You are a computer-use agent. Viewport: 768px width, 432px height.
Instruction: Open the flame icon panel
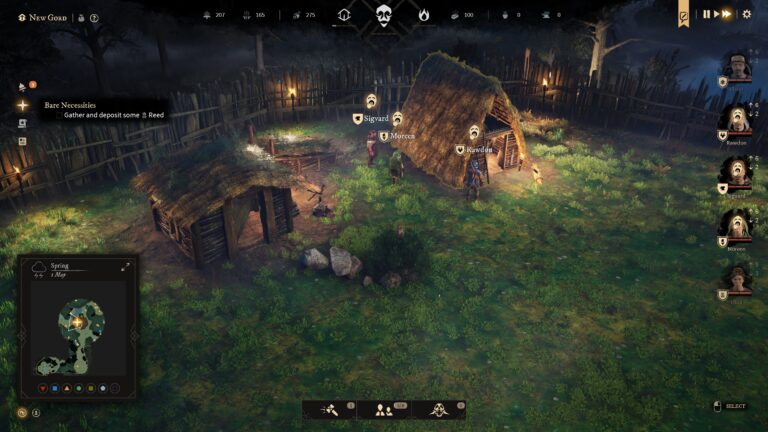pyautogui.click(x=423, y=15)
